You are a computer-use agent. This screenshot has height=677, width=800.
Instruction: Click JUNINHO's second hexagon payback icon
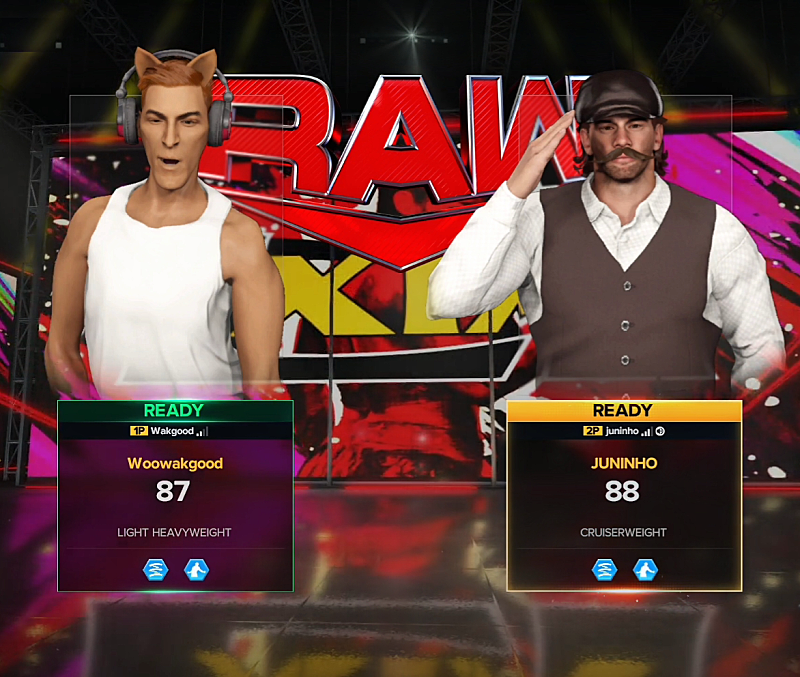pyautogui.click(x=645, y=570)
